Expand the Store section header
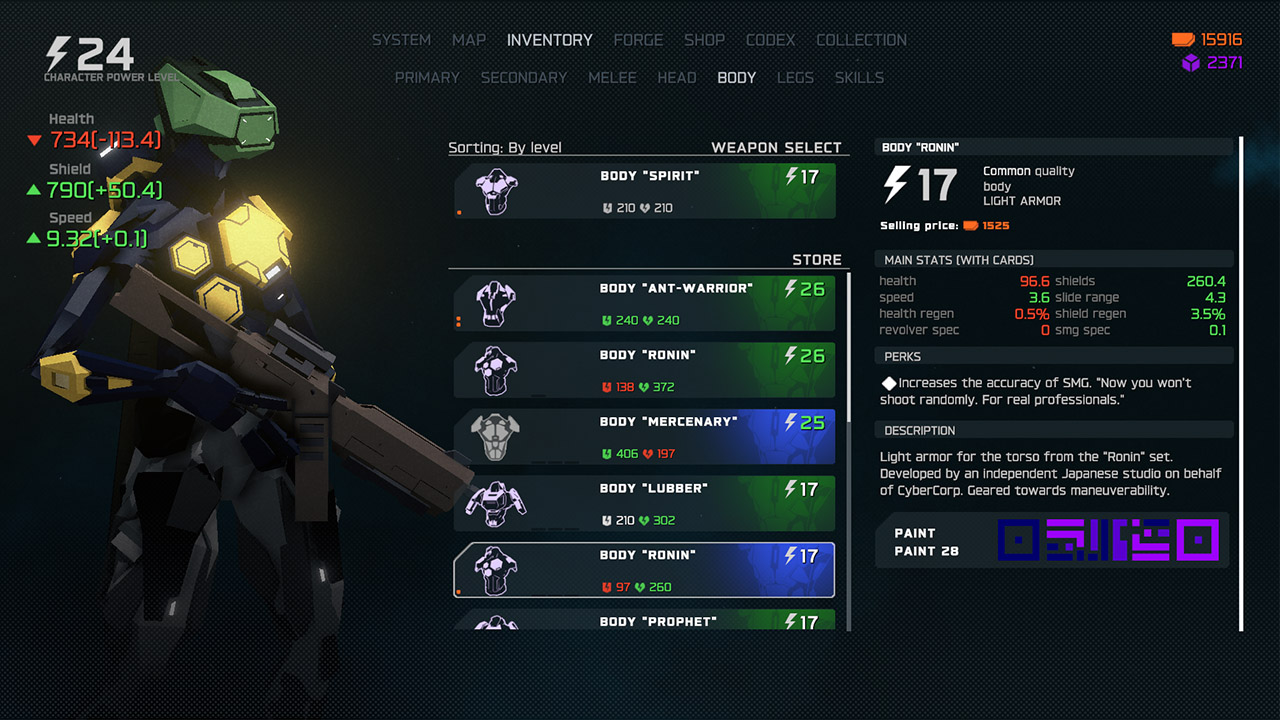 point(817,259)
